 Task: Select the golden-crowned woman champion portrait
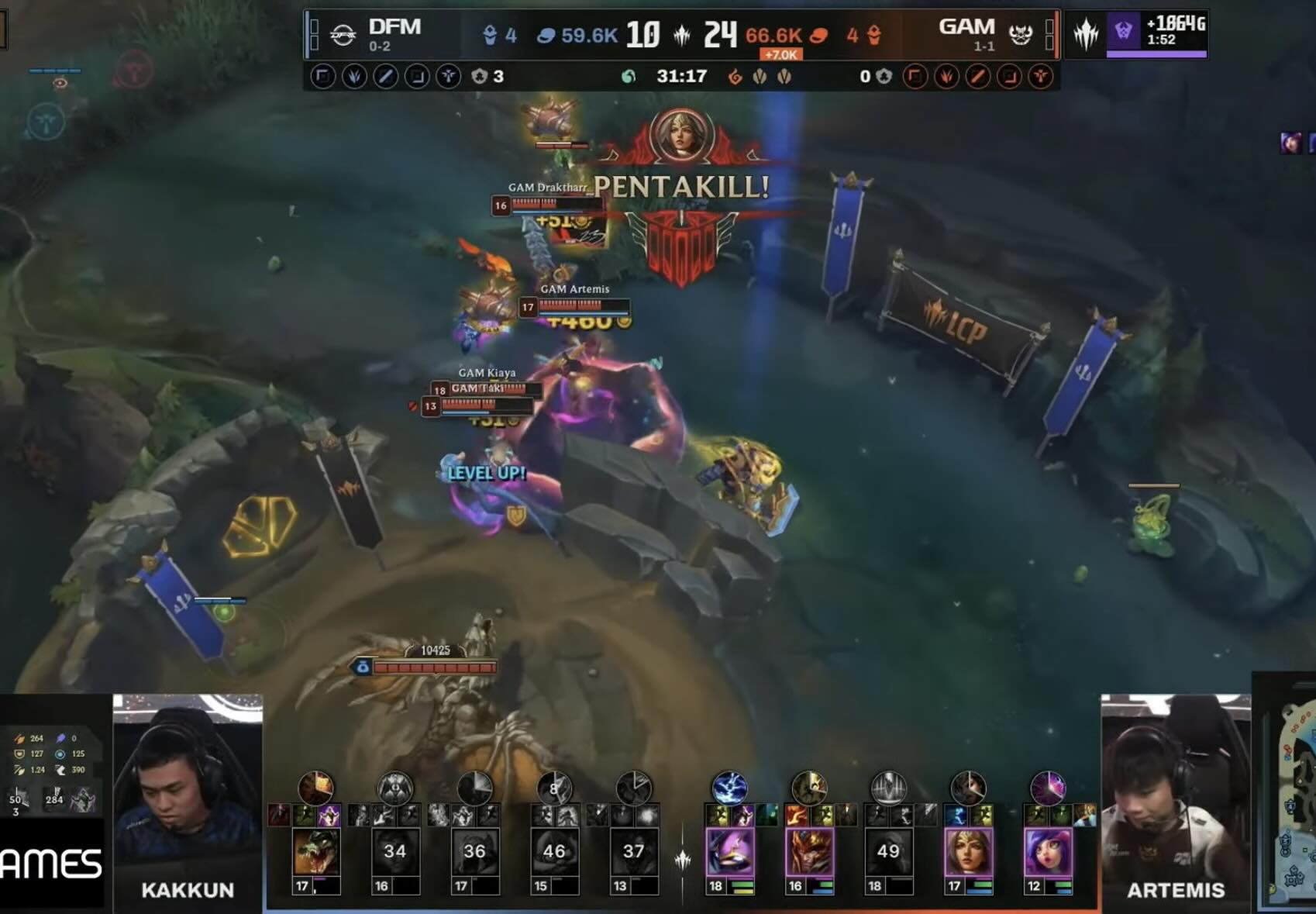968,852
